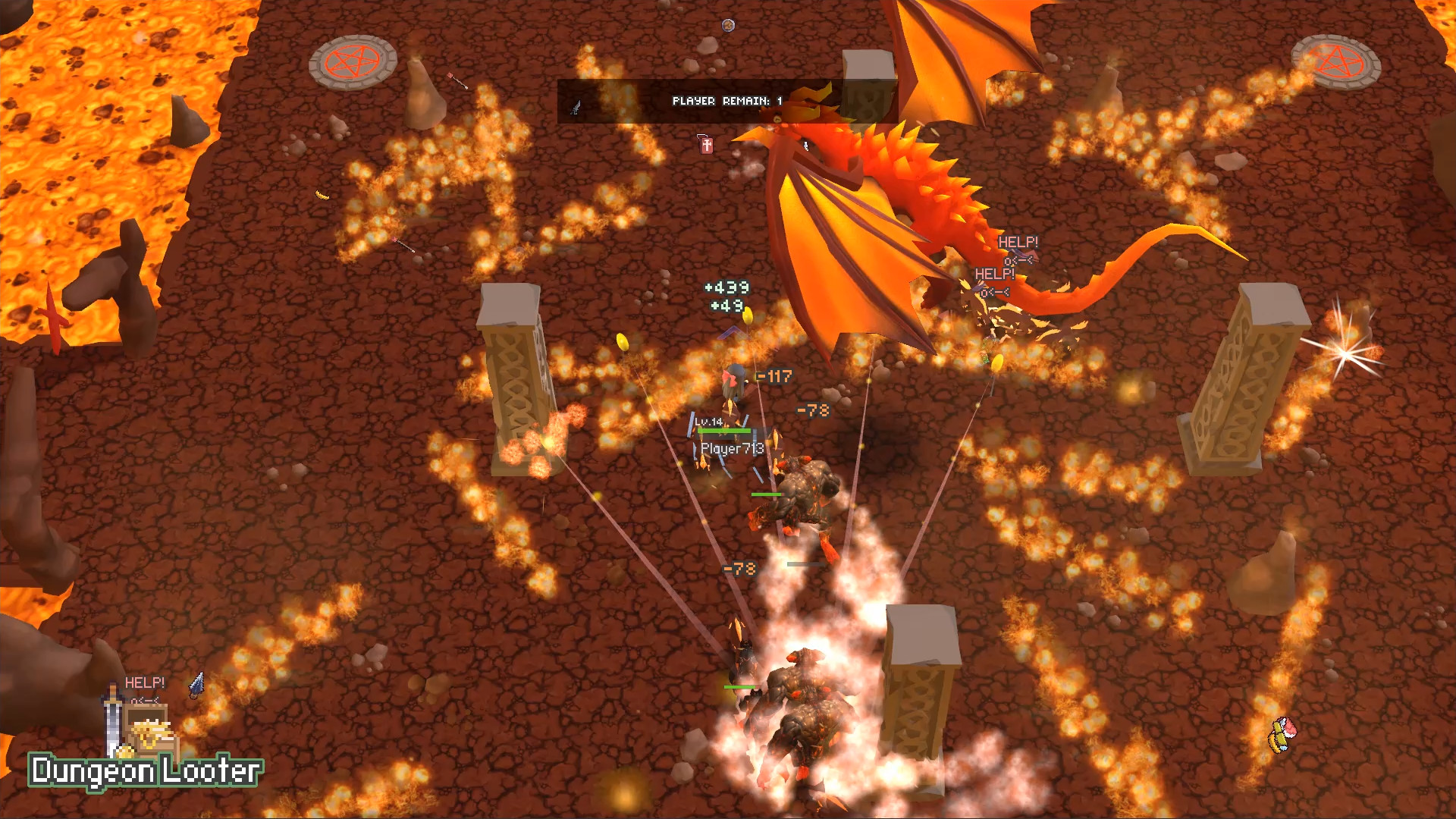Select the arrowhead item near the HELP chest
1456x819 pixels.
coord(196,685)
